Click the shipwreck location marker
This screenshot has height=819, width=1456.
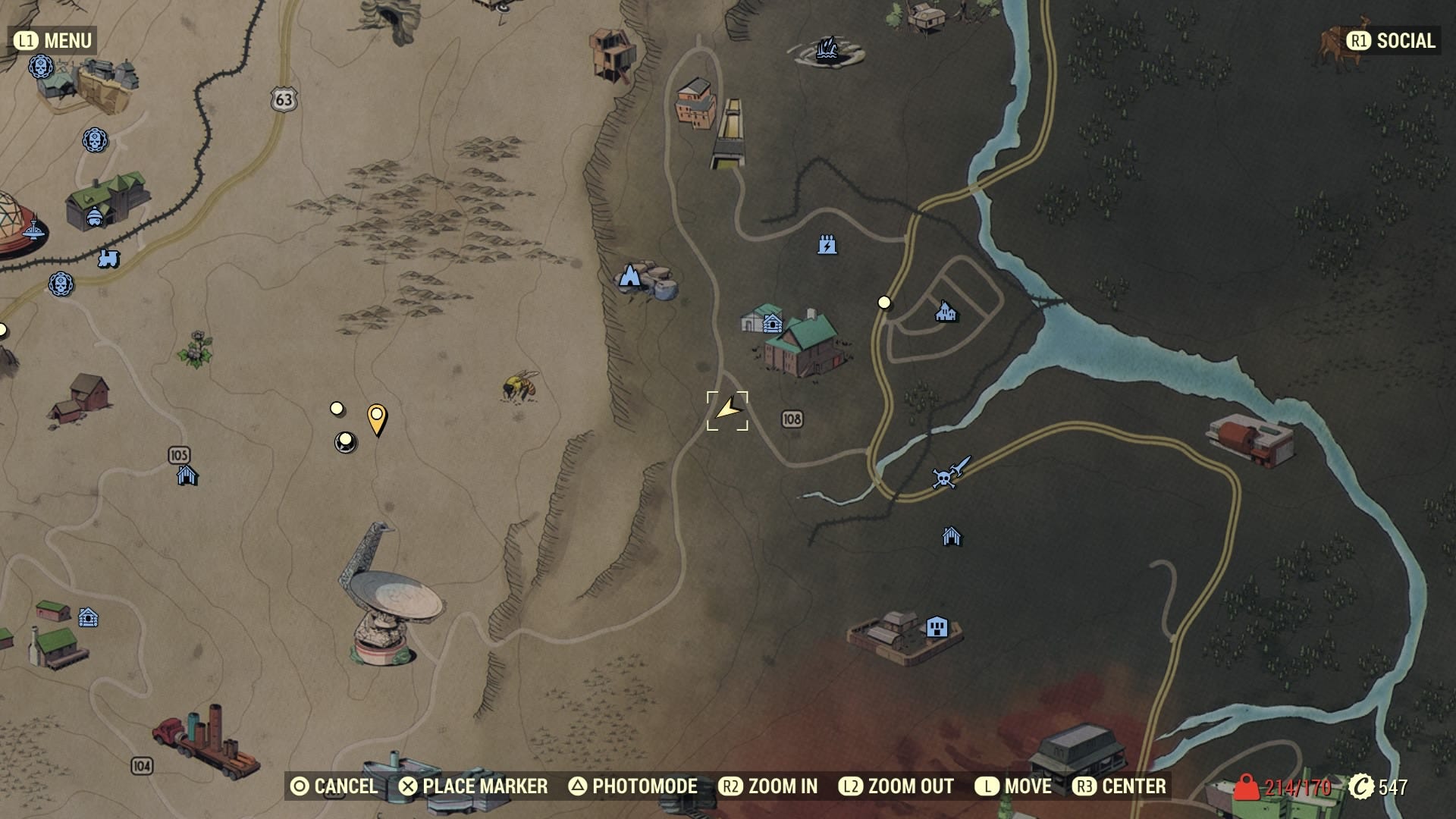pos(828,50)
